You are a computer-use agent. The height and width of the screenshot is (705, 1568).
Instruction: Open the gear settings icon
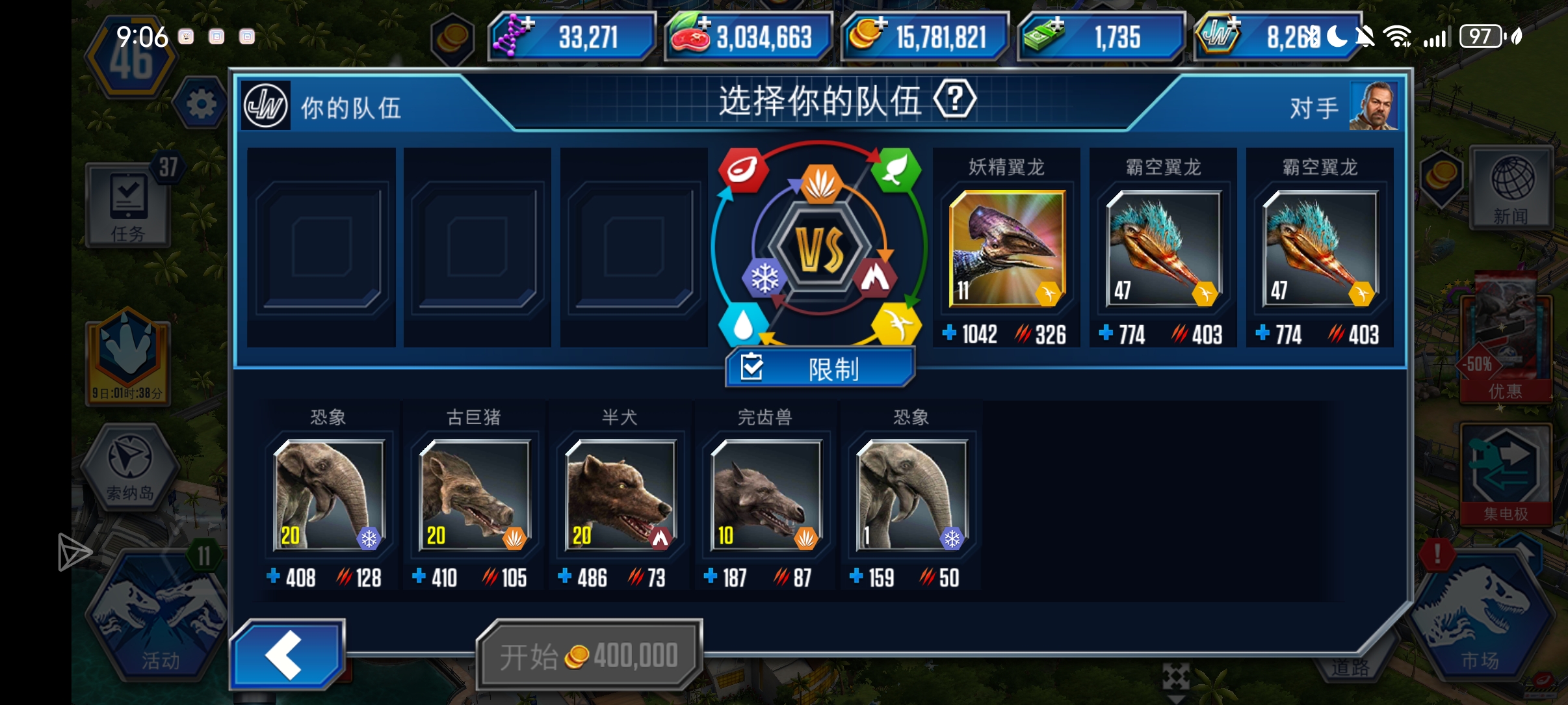pos(201,104)
